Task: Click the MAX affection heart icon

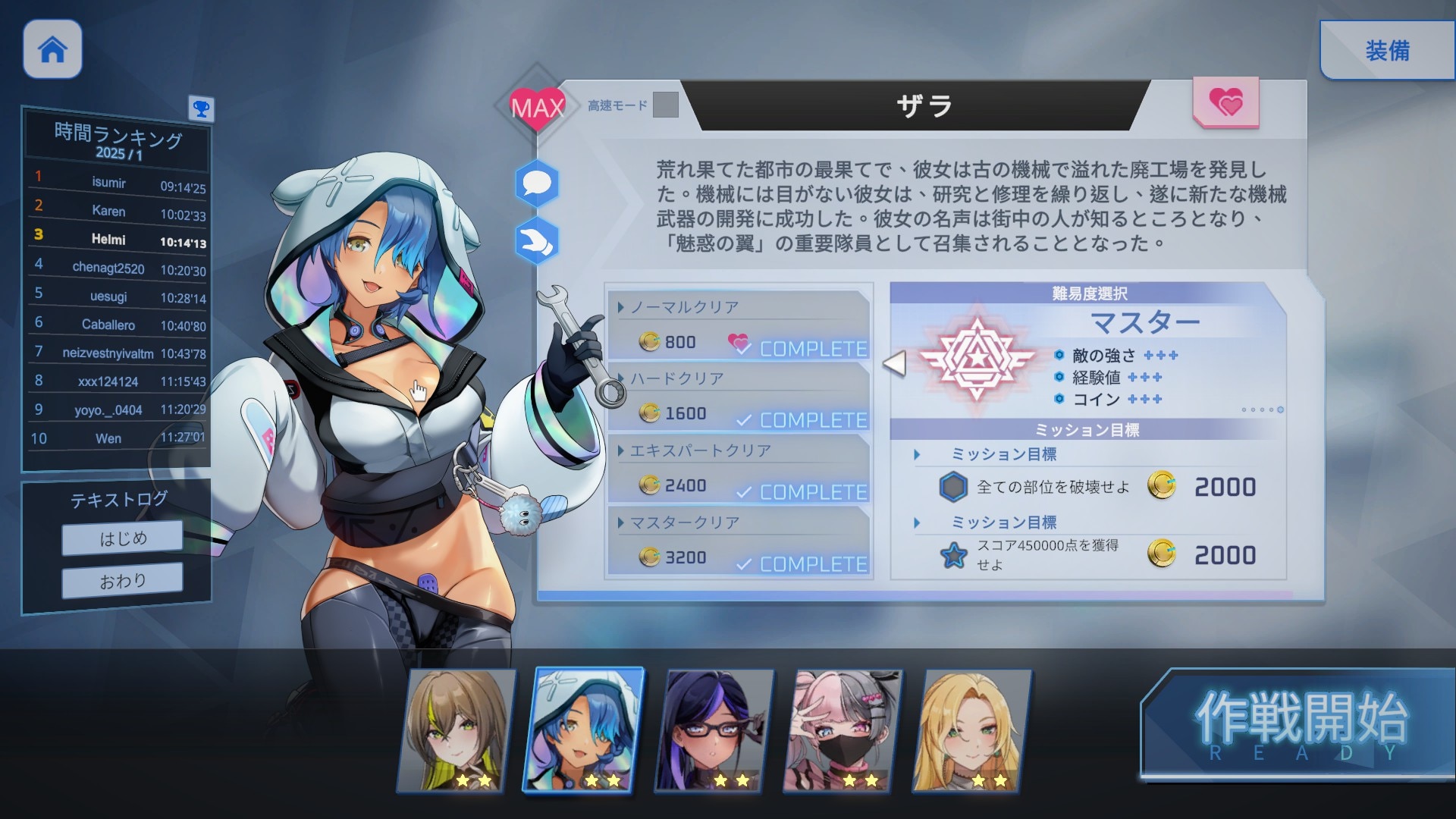Action: (536, 106)
